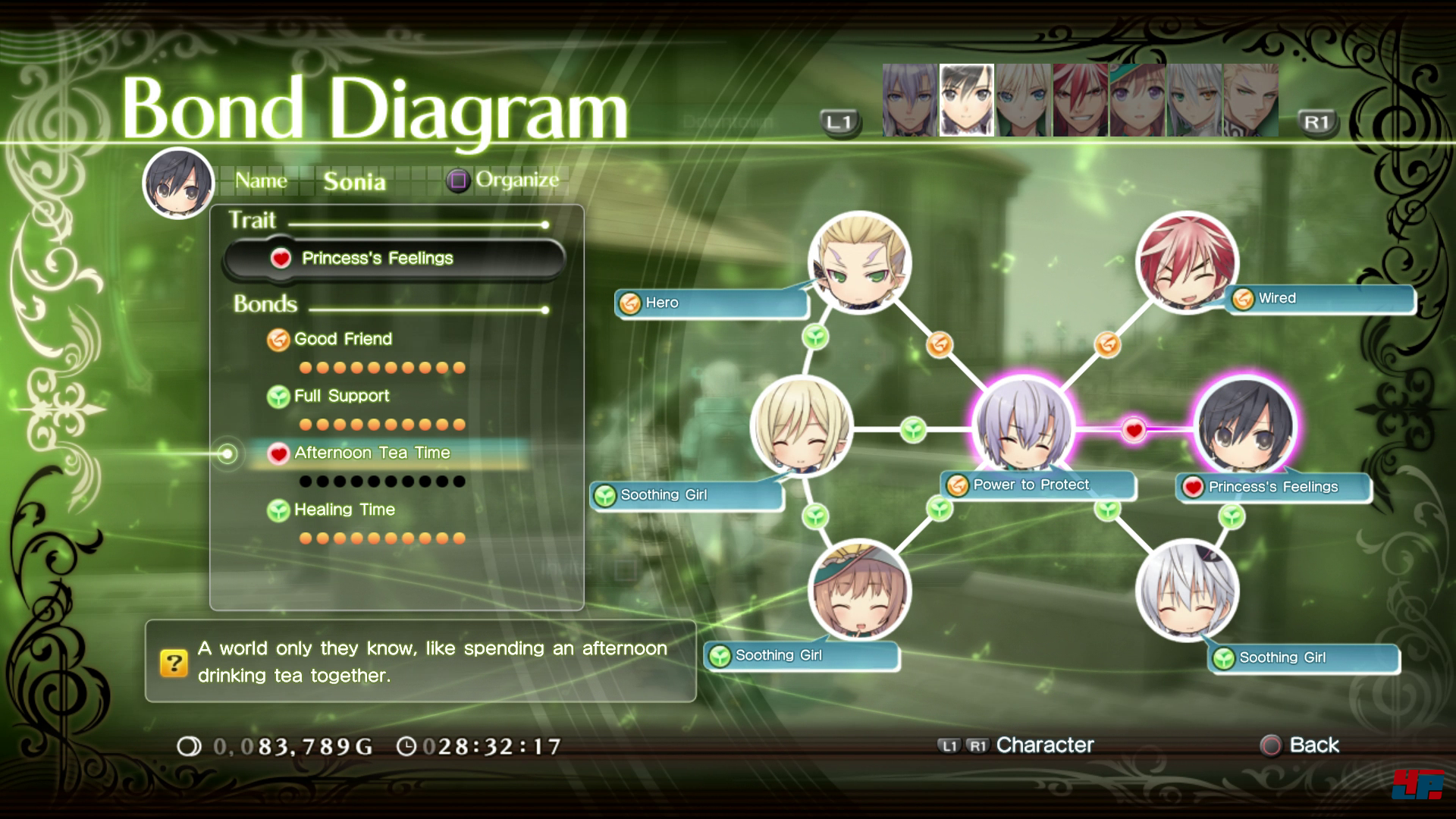Switch to the silver-haired character portrait tab
The height and width of the screenshot is (819, 1456).
pos(909,101)
